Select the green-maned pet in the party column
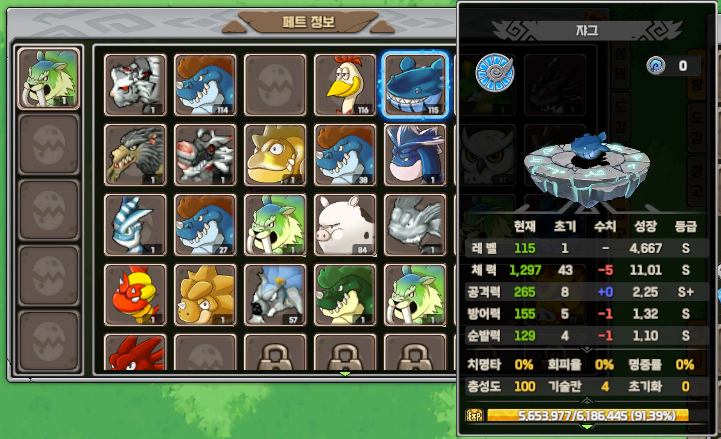This screenshot has height=439, width=721. 49,79
